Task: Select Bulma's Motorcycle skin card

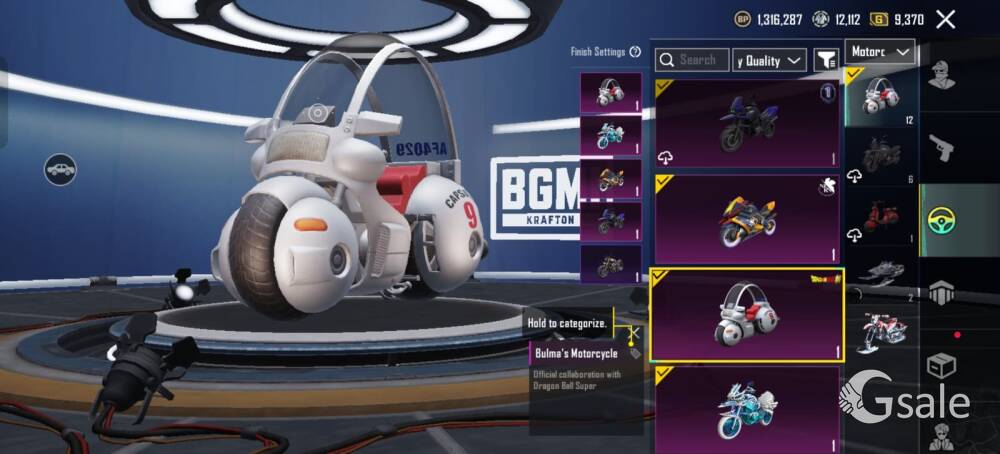Action: tap(746, 314)
